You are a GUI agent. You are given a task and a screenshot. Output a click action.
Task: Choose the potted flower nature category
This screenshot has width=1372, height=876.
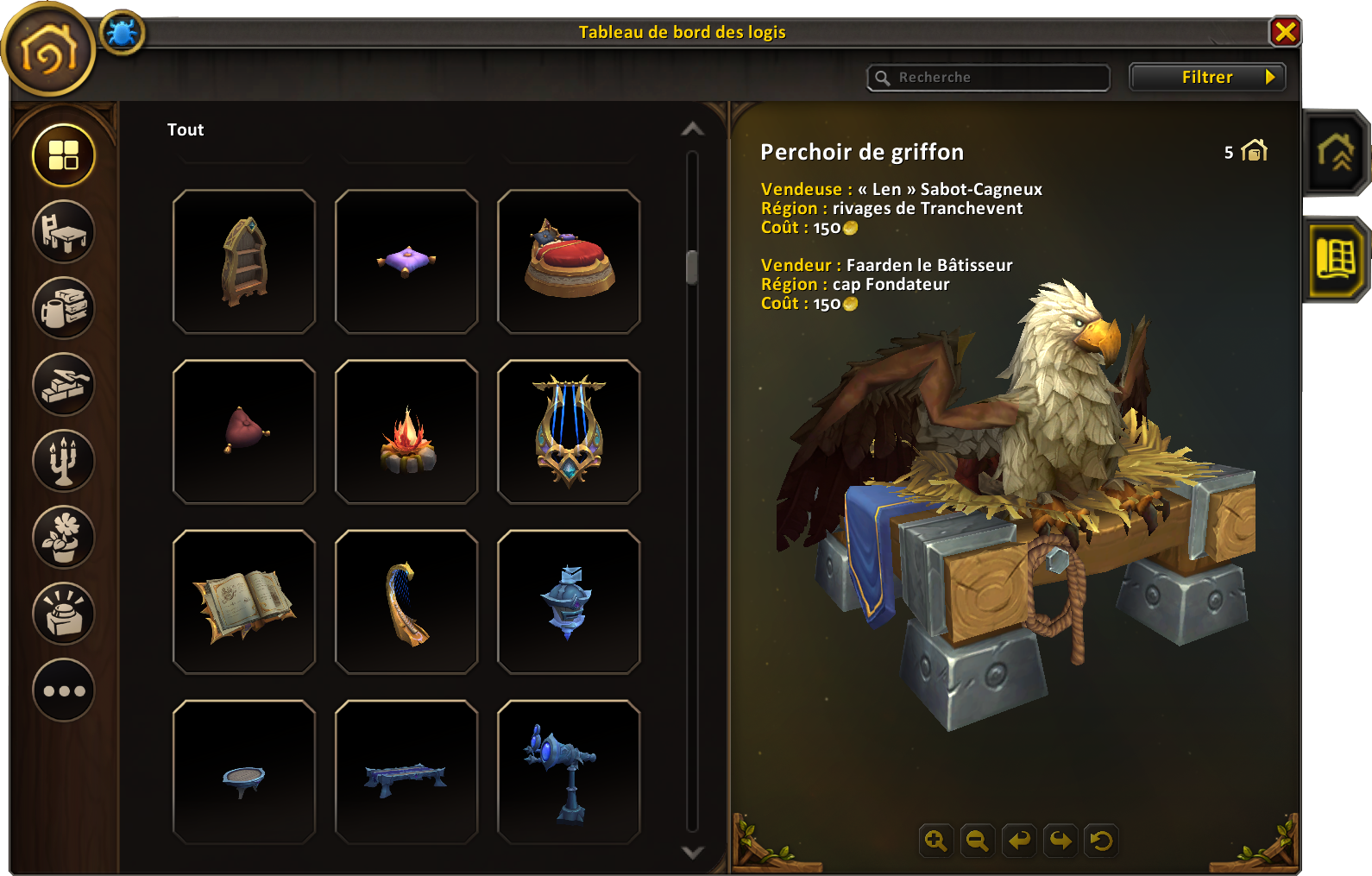point(64,537)
